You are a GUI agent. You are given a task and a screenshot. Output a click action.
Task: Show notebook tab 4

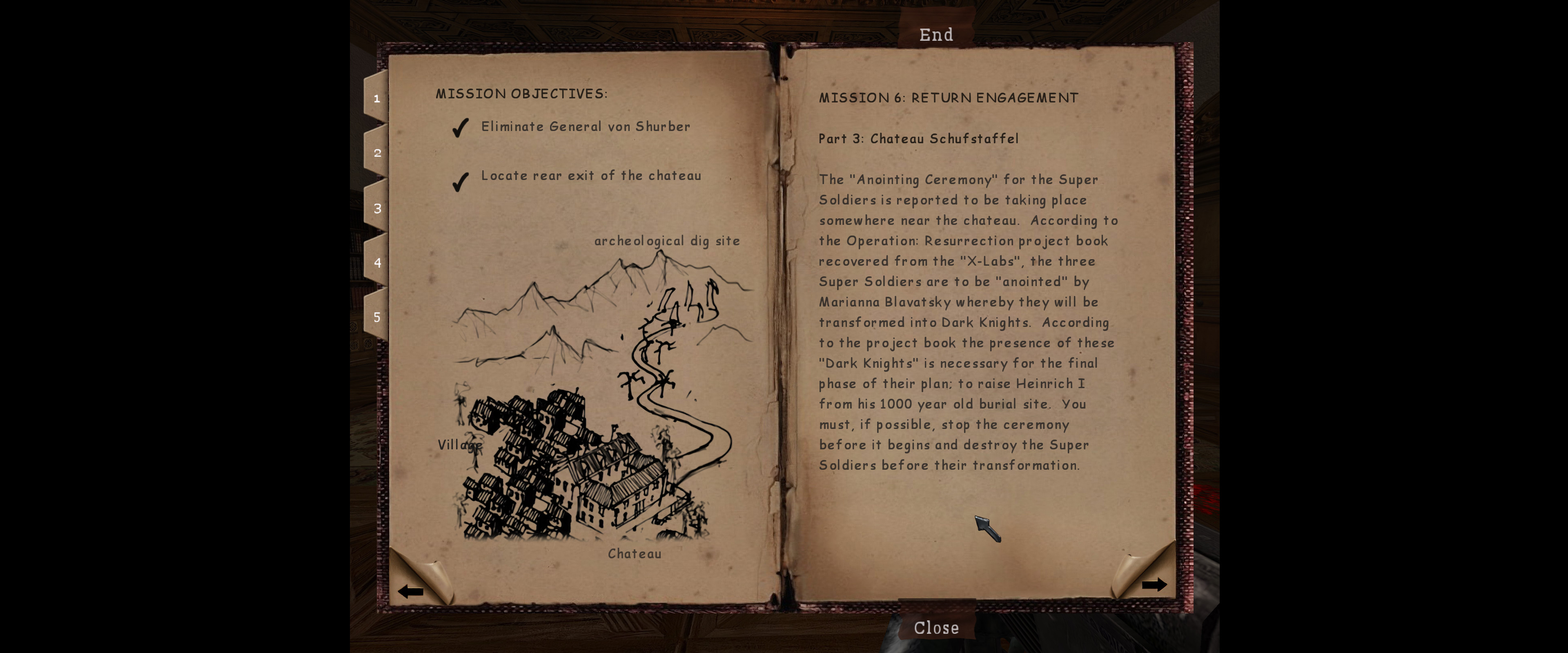click(377, 263)
